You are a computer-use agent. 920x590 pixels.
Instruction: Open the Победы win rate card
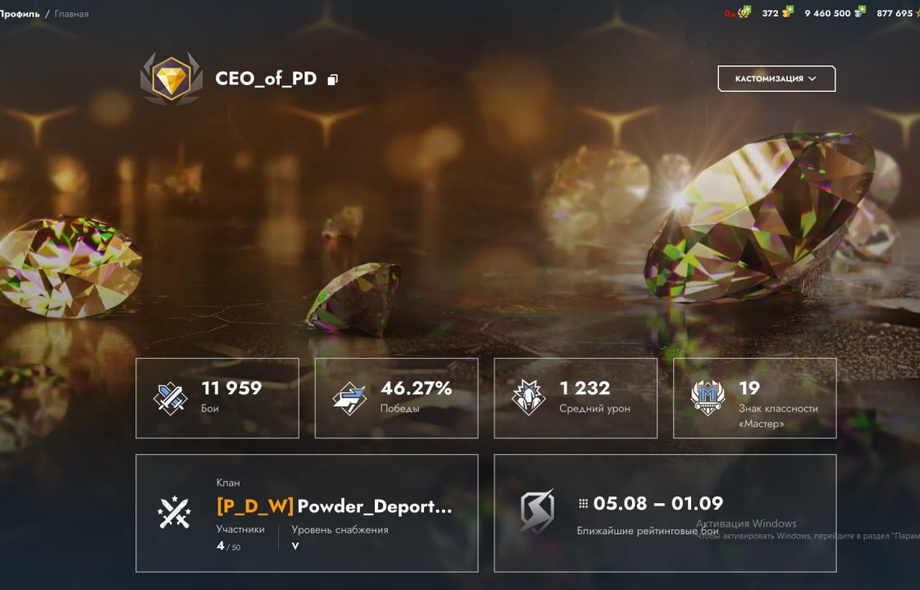coord(396,398)
